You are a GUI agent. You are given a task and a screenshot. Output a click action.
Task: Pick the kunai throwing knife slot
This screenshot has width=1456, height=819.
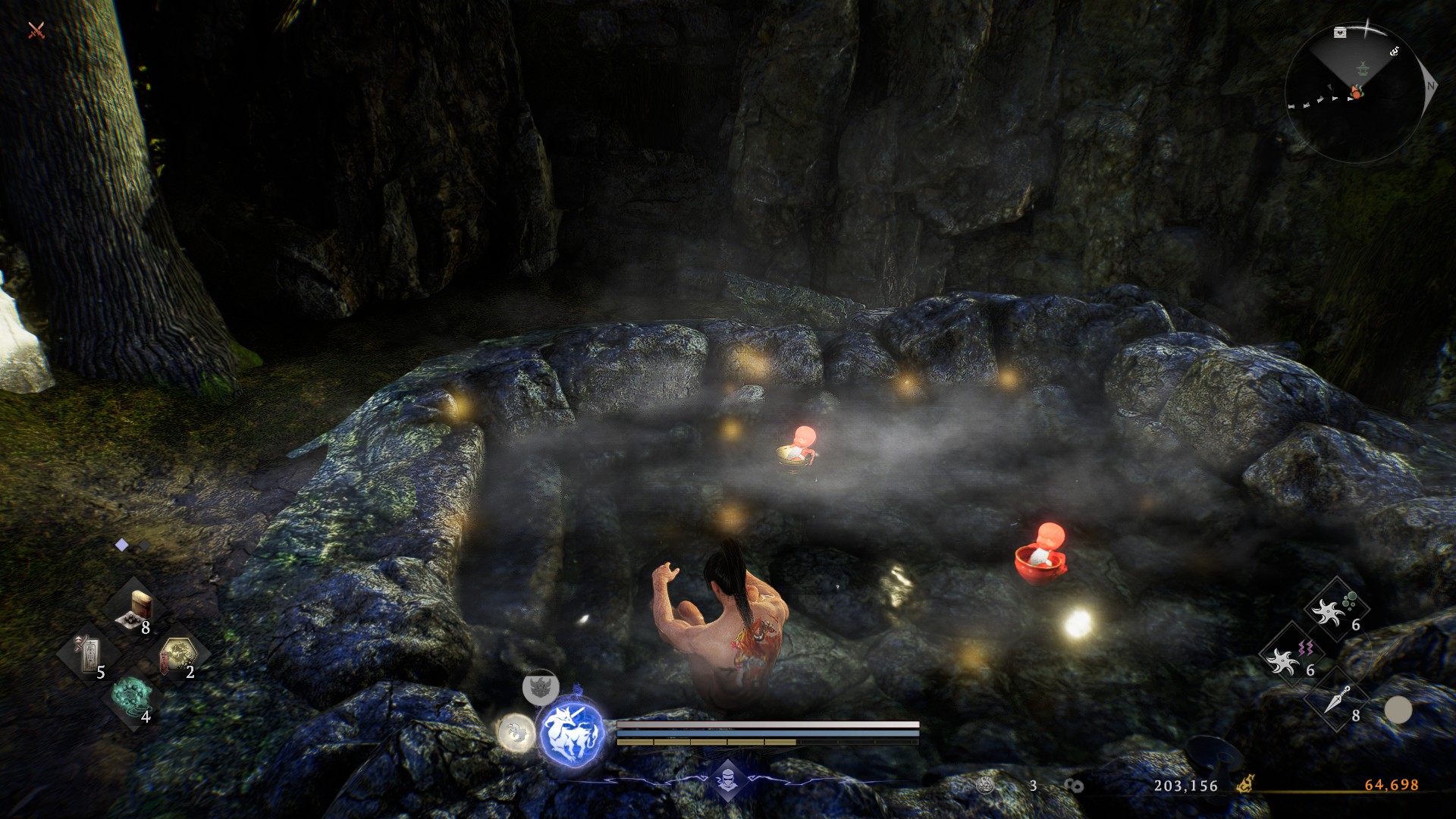(x=1336, y=701)
